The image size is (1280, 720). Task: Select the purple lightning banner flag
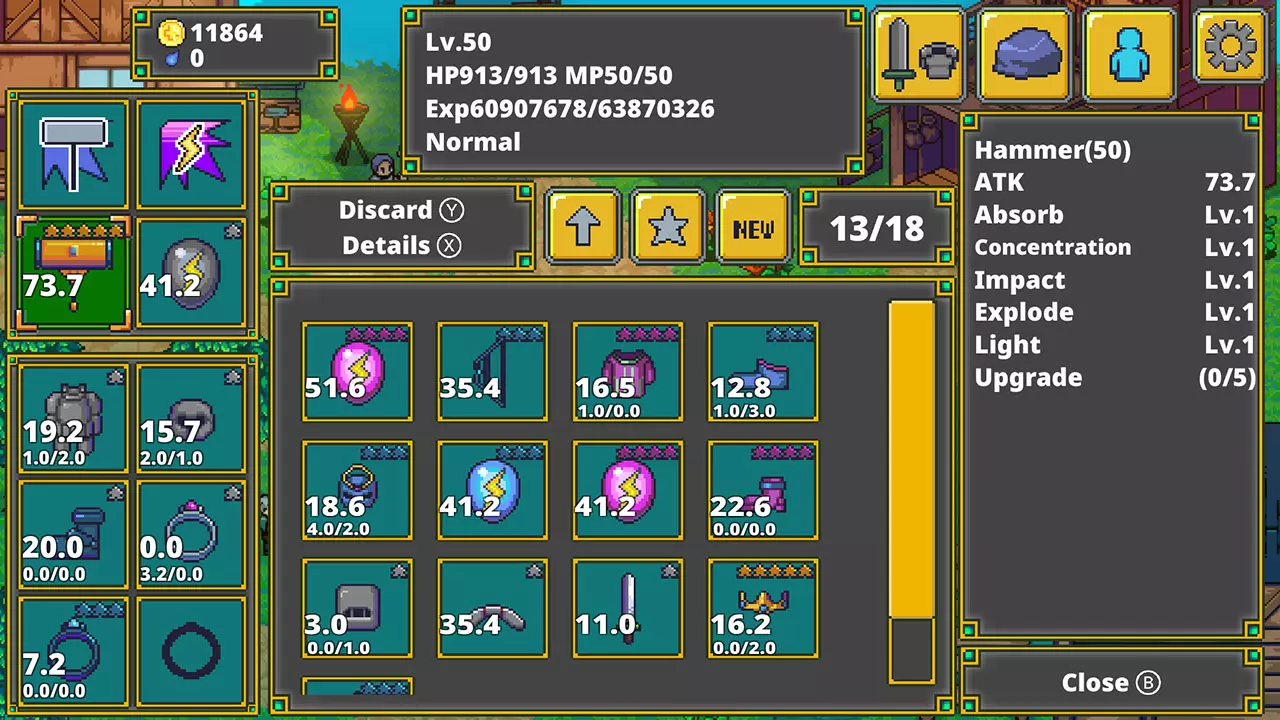191,153
